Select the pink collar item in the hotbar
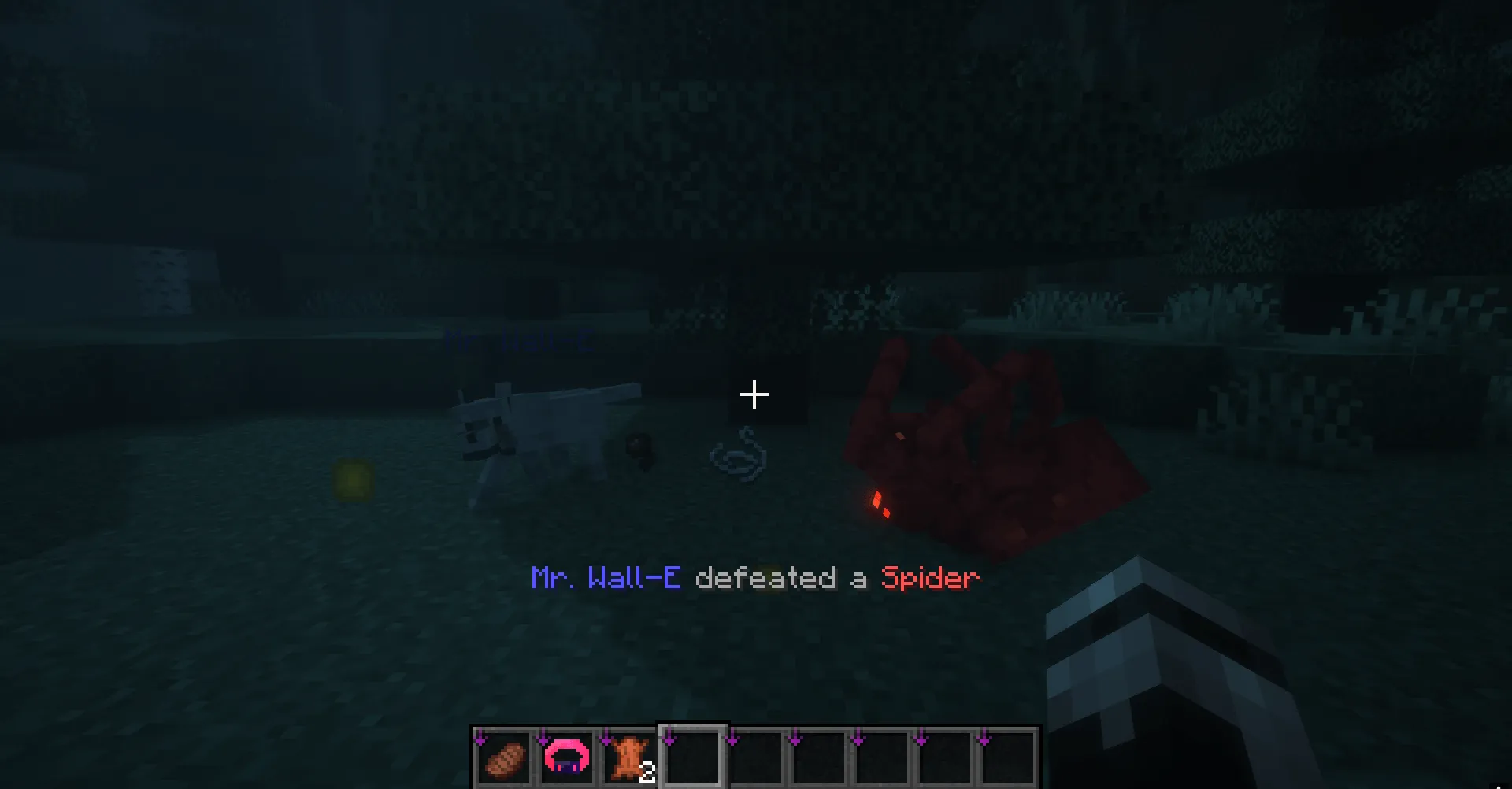The image size is (1512, 789). click(566, 758)
